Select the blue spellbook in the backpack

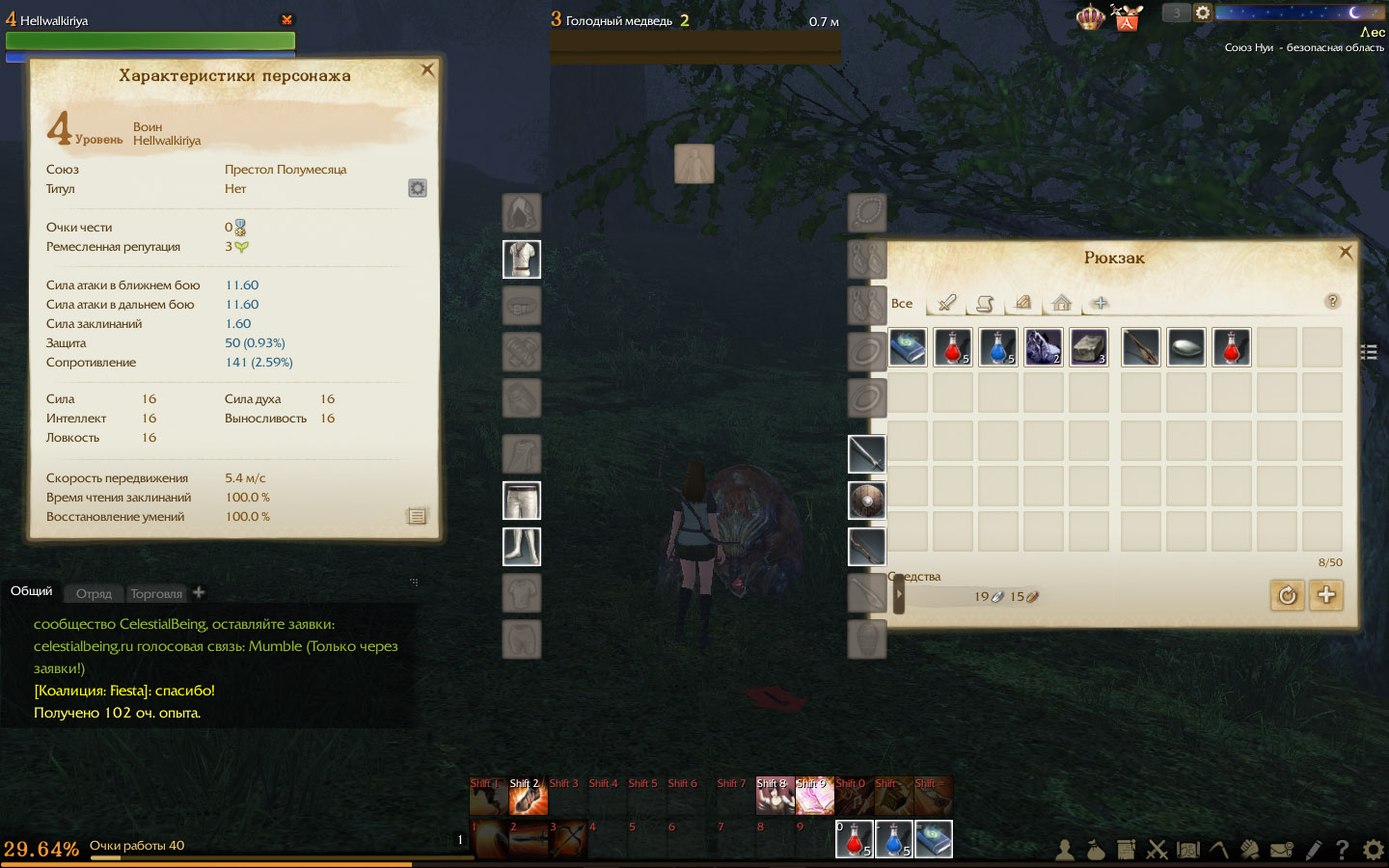907,347
